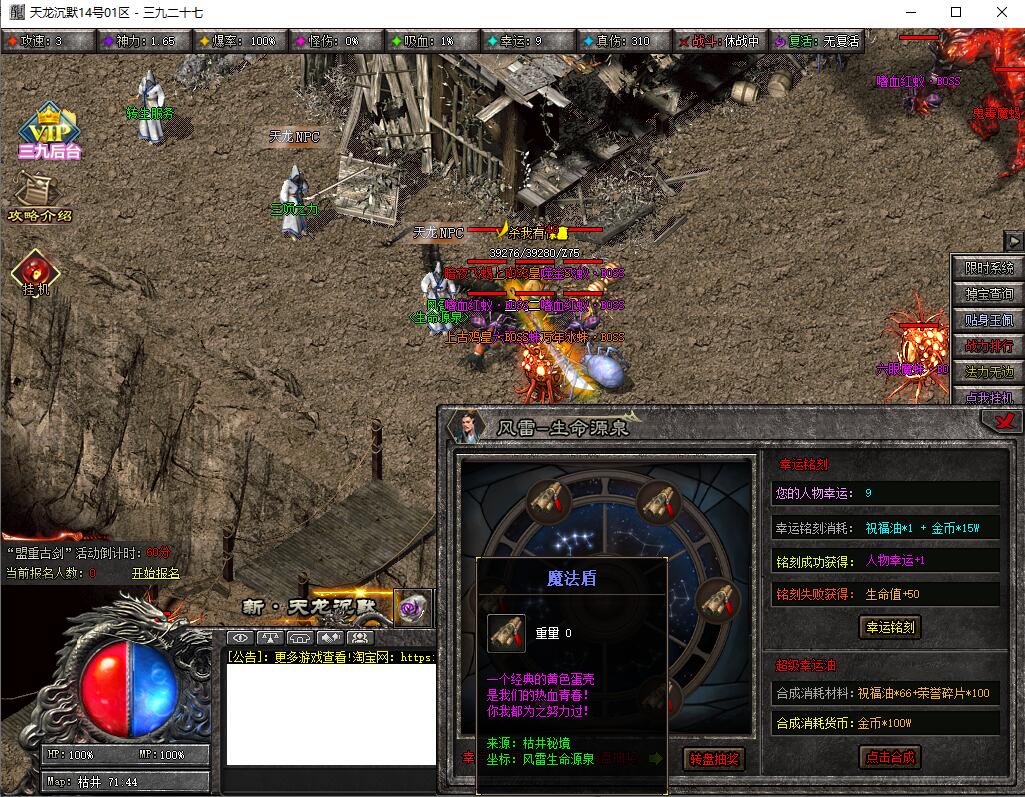Show the 战力排行 ranking
This screenshot has width=1025, height=797.
point(989,346)
